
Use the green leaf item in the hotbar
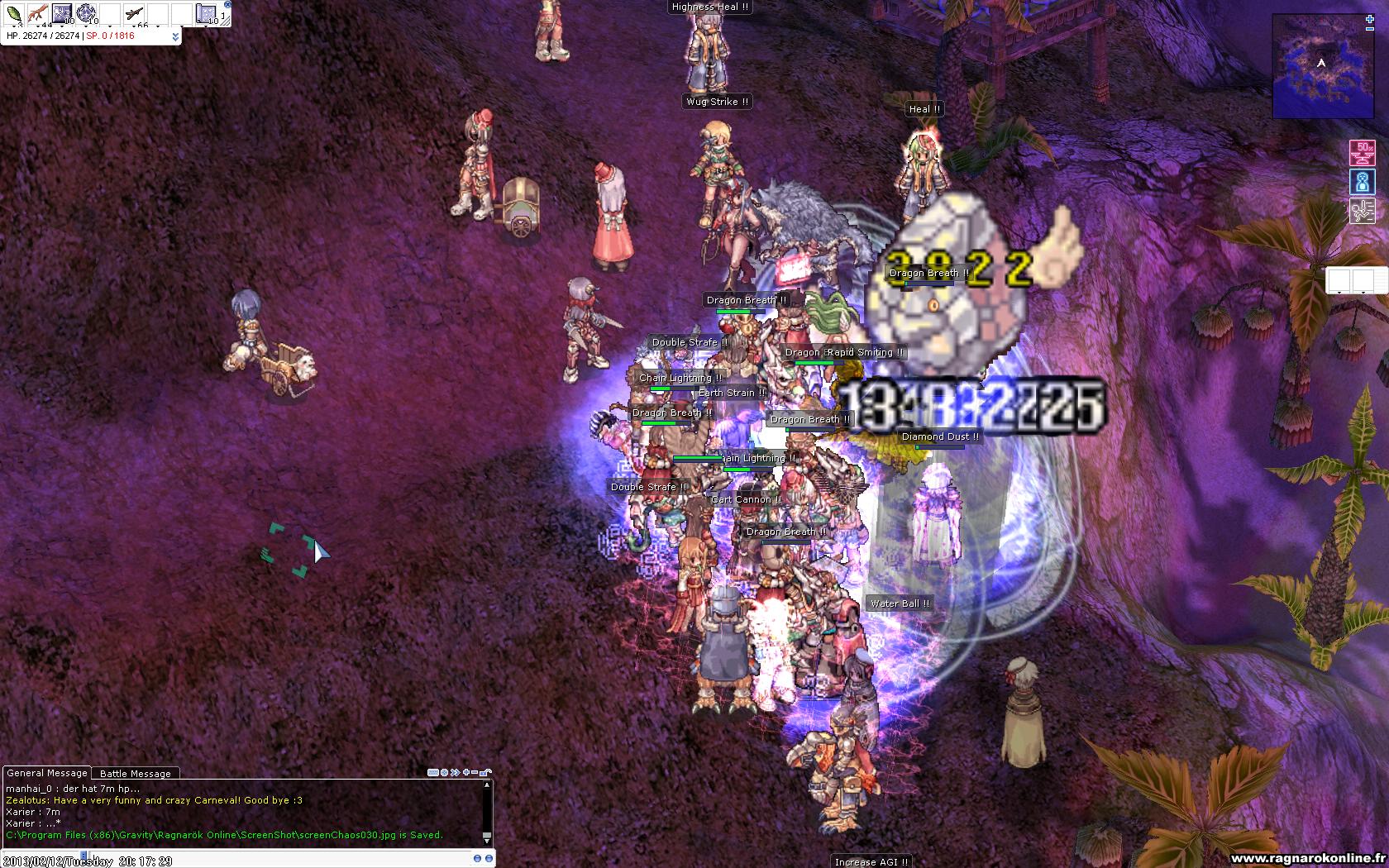pyautogui.click(x=14, y=13)
